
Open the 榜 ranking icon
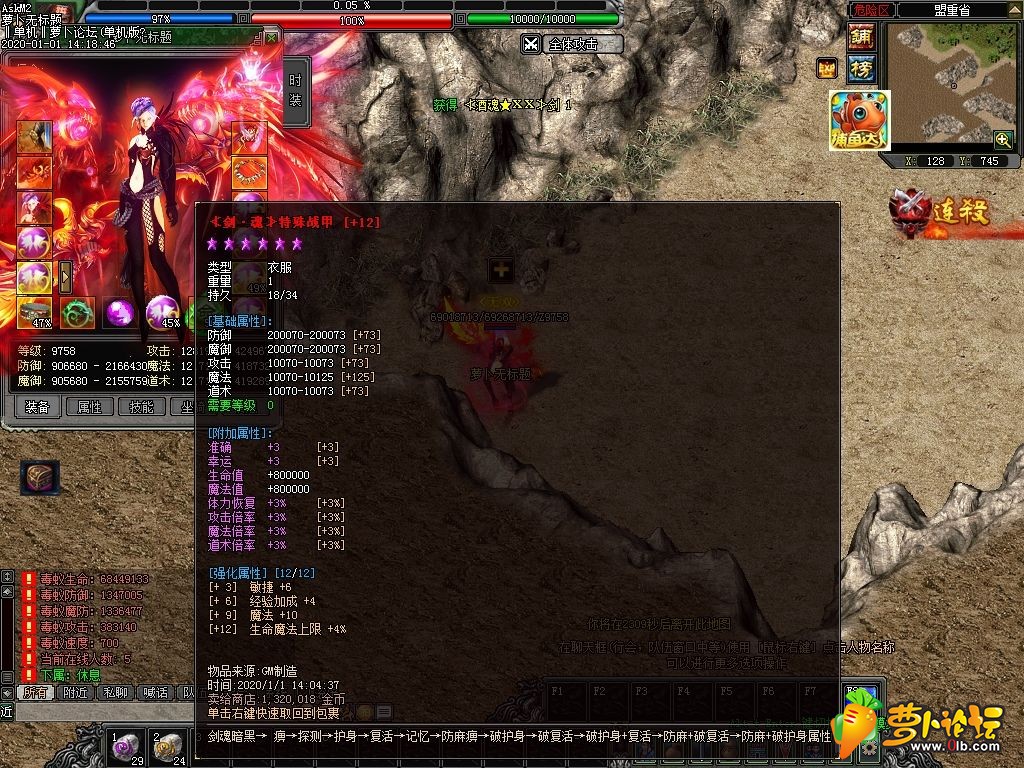[x=860, y=68]
